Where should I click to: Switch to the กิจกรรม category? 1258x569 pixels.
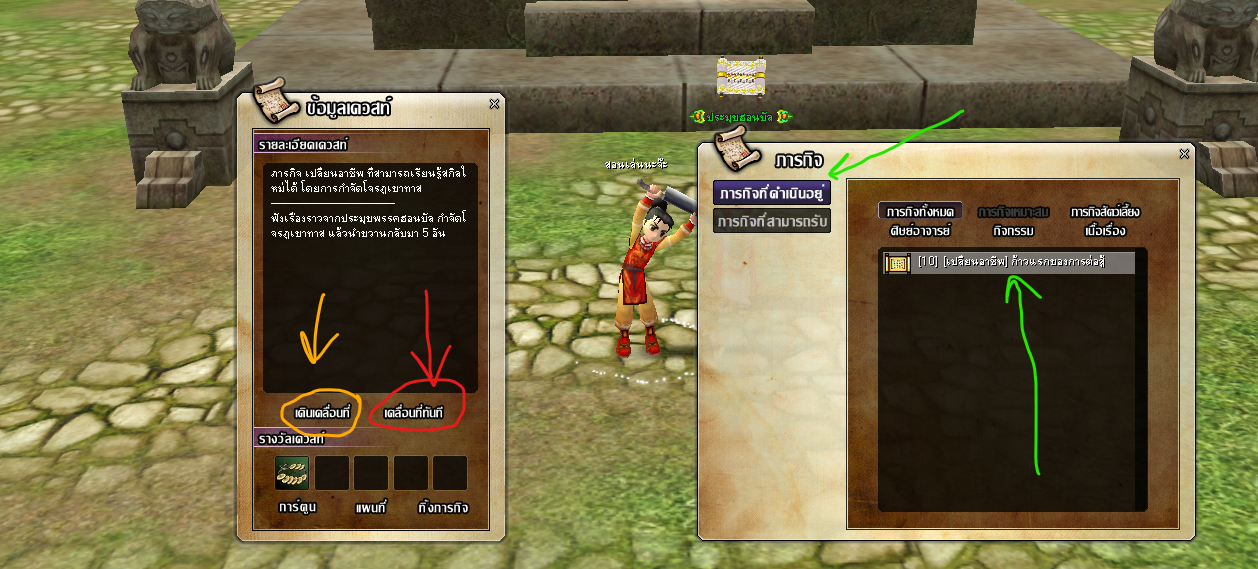coord(1013,231)
